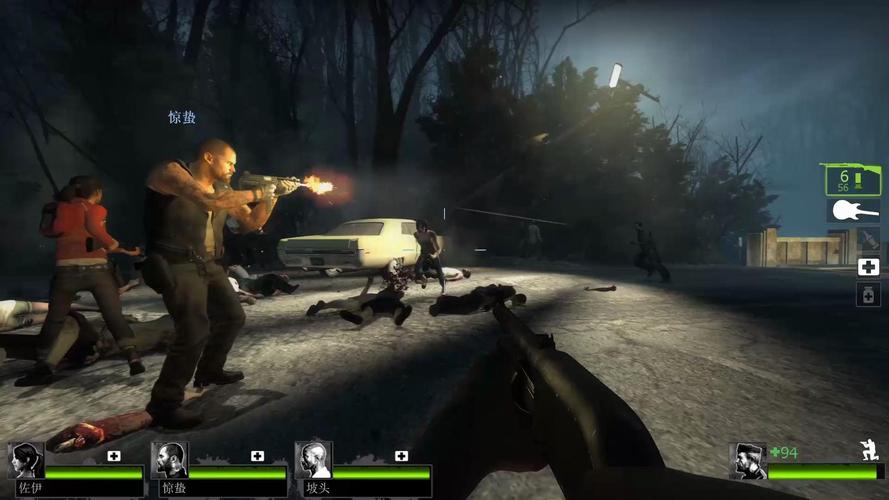Click the crouching soldier stance icon
This screenshot has height=500, width=889.
pyautogui.click(x=869, y=451)
